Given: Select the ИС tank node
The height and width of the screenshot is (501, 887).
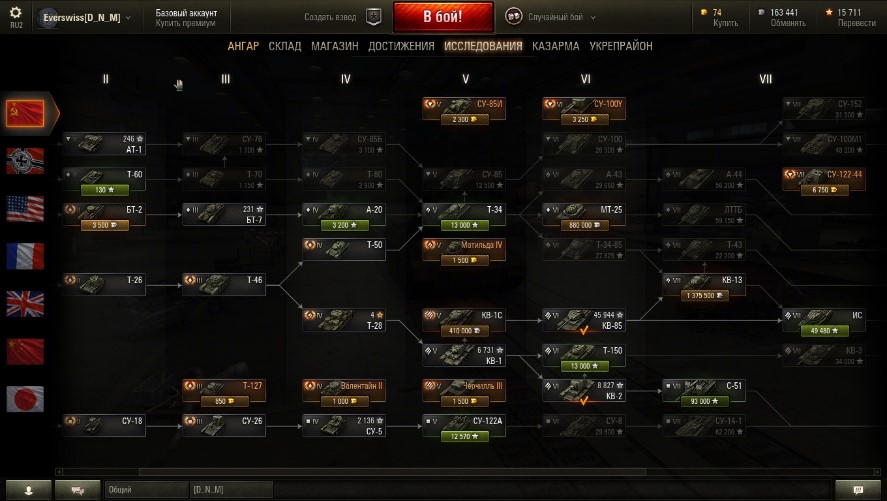Looking at the screenshot, I should pyautogui.click(x=824, y=320).
